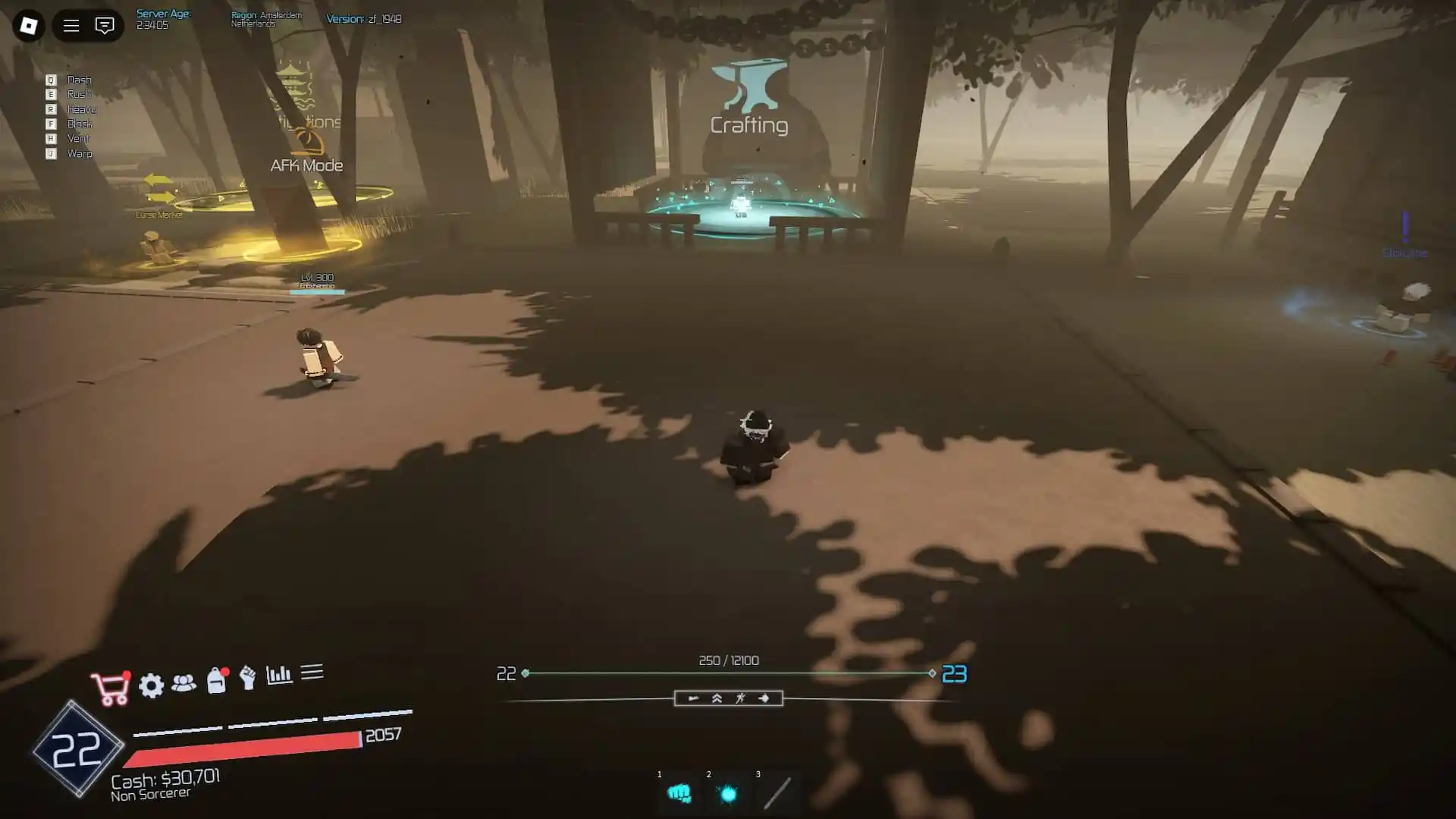Viewport: 1456px width, 819px height.
Task: Click the double chevron up icon
Action: pos(717,698)
